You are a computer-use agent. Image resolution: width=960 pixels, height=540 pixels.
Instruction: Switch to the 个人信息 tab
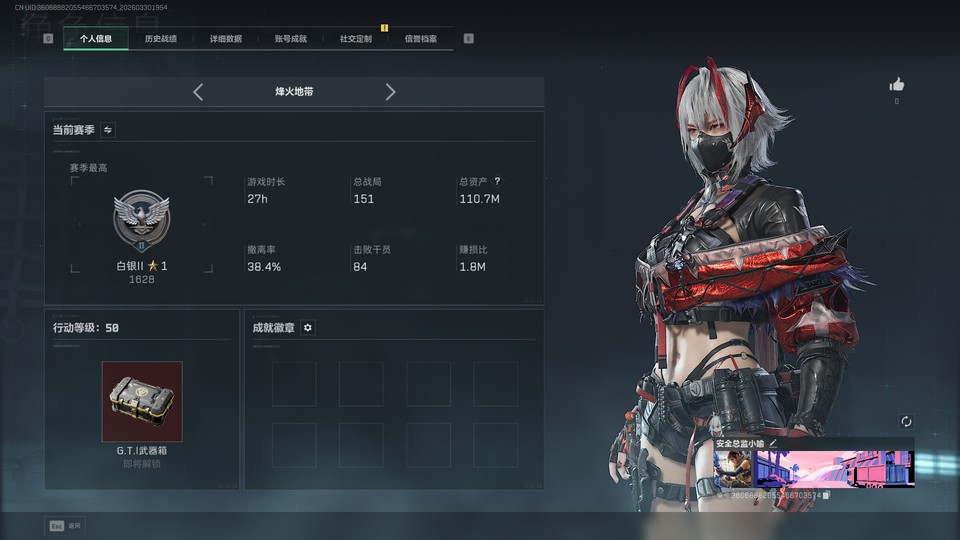[x=96, y=39]
